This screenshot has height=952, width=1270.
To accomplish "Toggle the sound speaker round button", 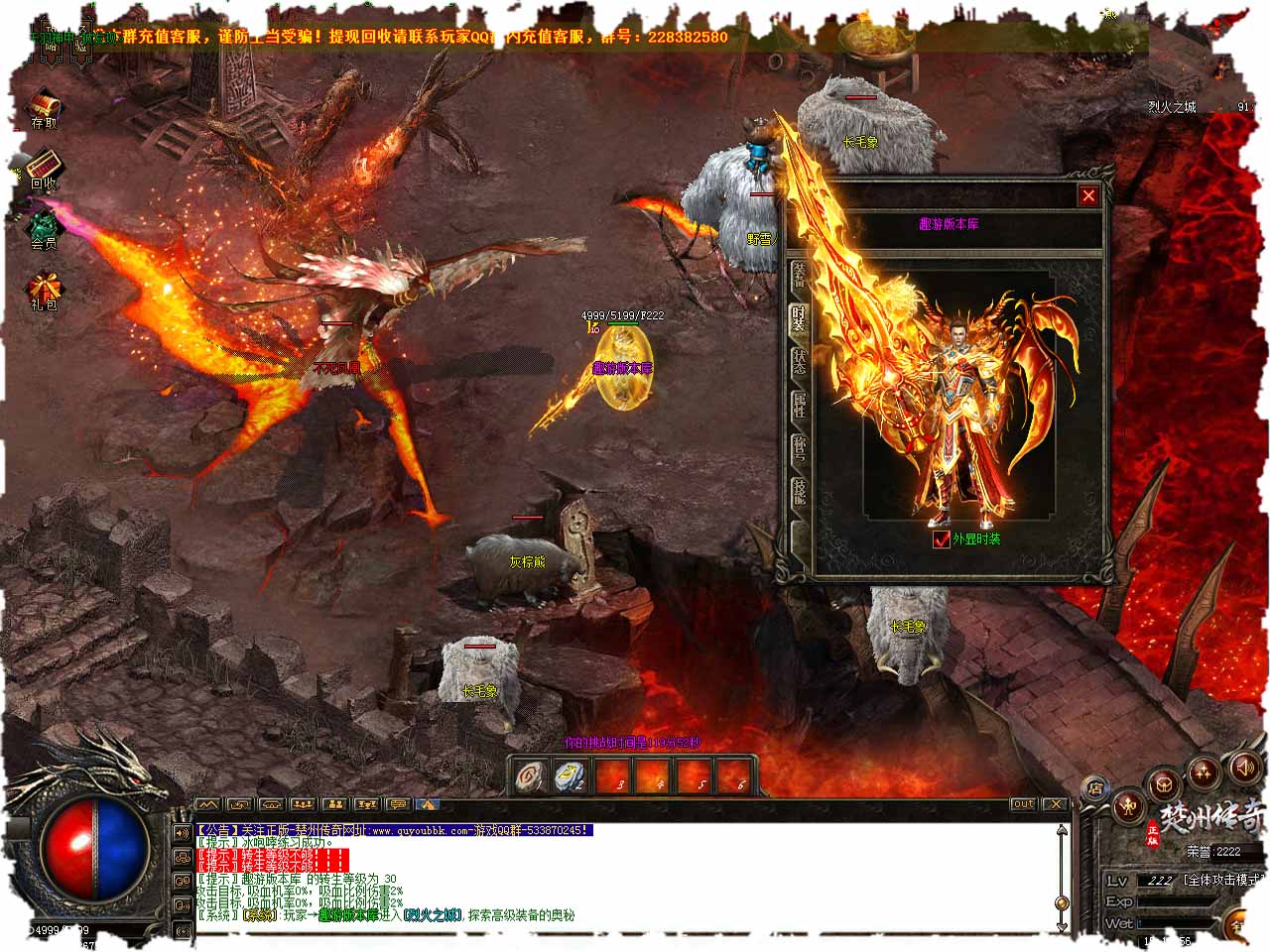I will 1244,767.
